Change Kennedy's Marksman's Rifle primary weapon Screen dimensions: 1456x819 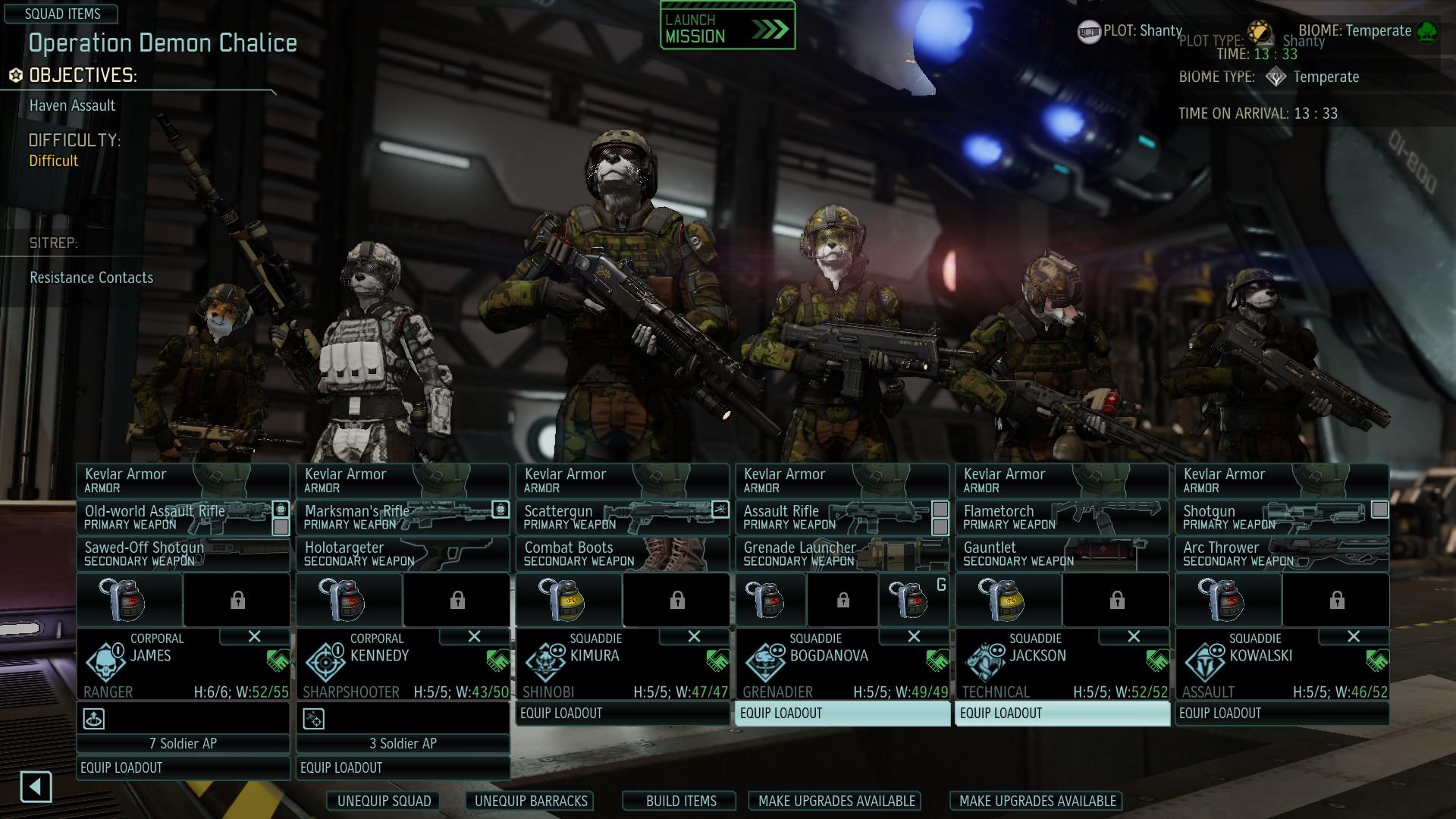coord(394,517)
